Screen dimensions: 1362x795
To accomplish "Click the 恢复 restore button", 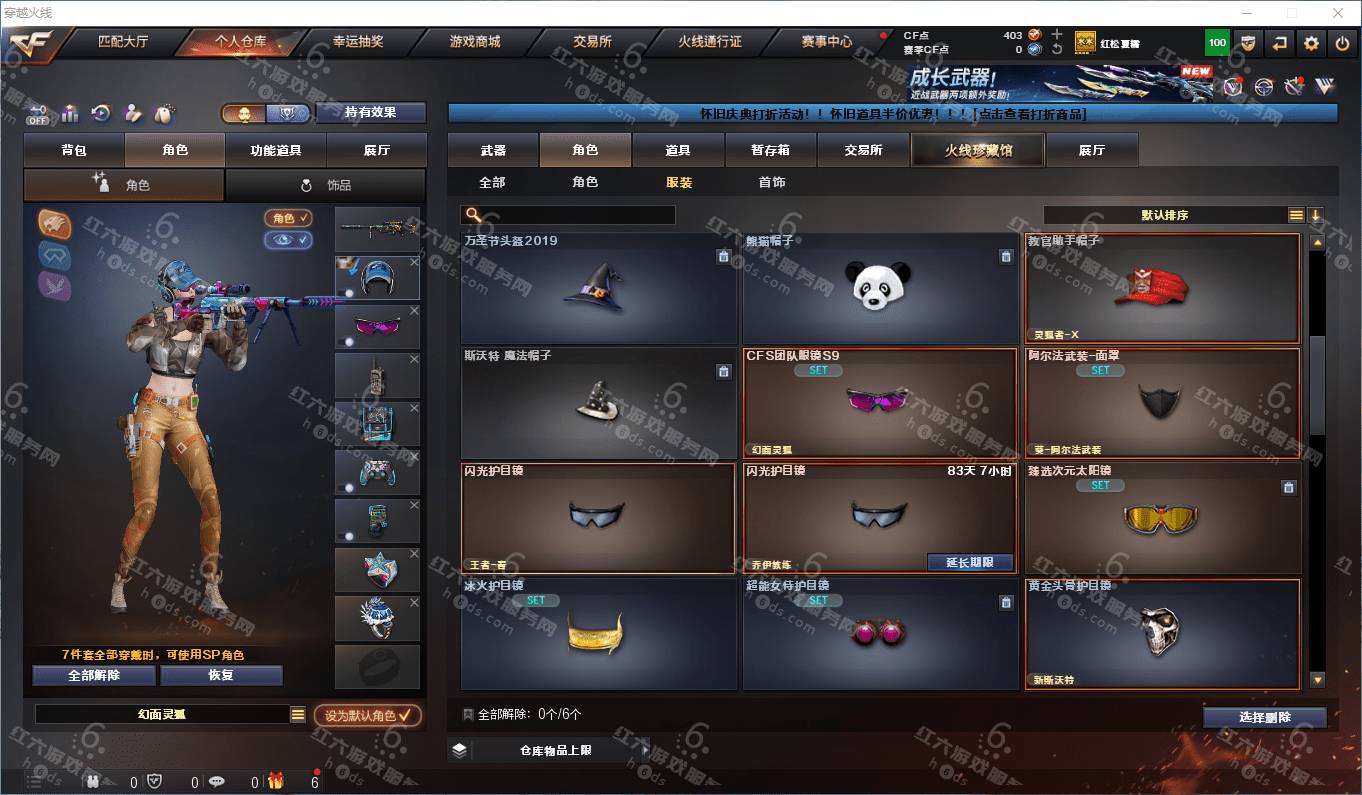I will (221, 675).
